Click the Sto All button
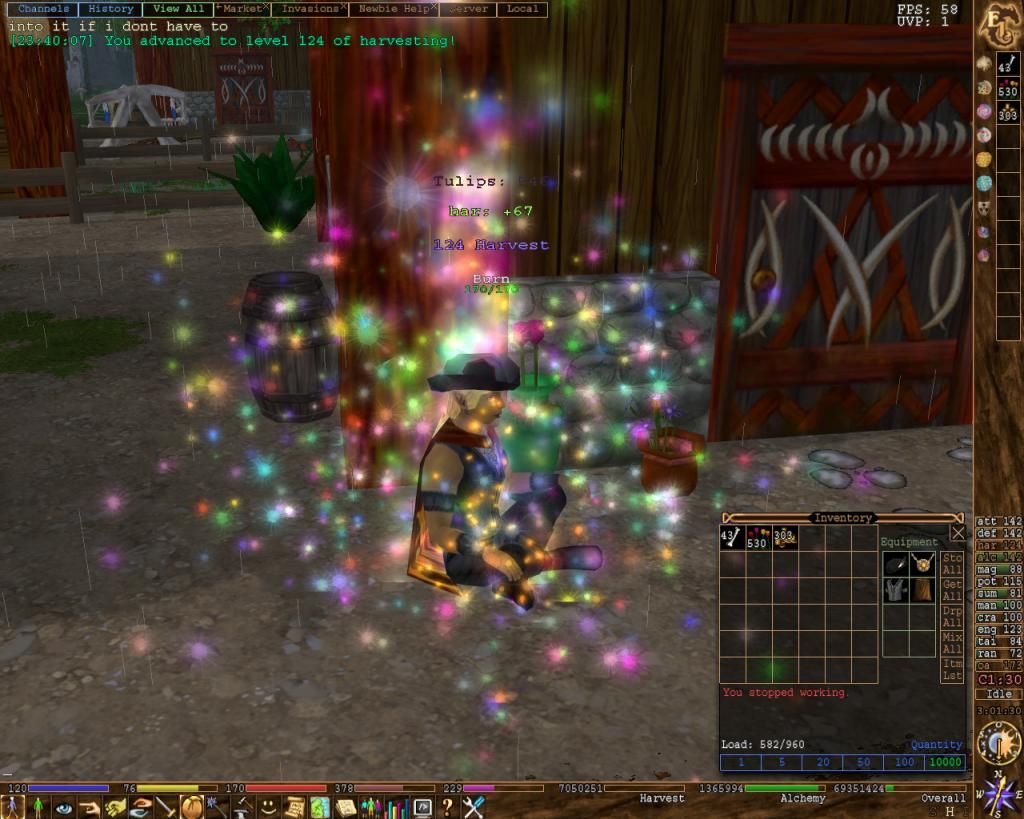The image size is (1024, 819). pos(952,563)
